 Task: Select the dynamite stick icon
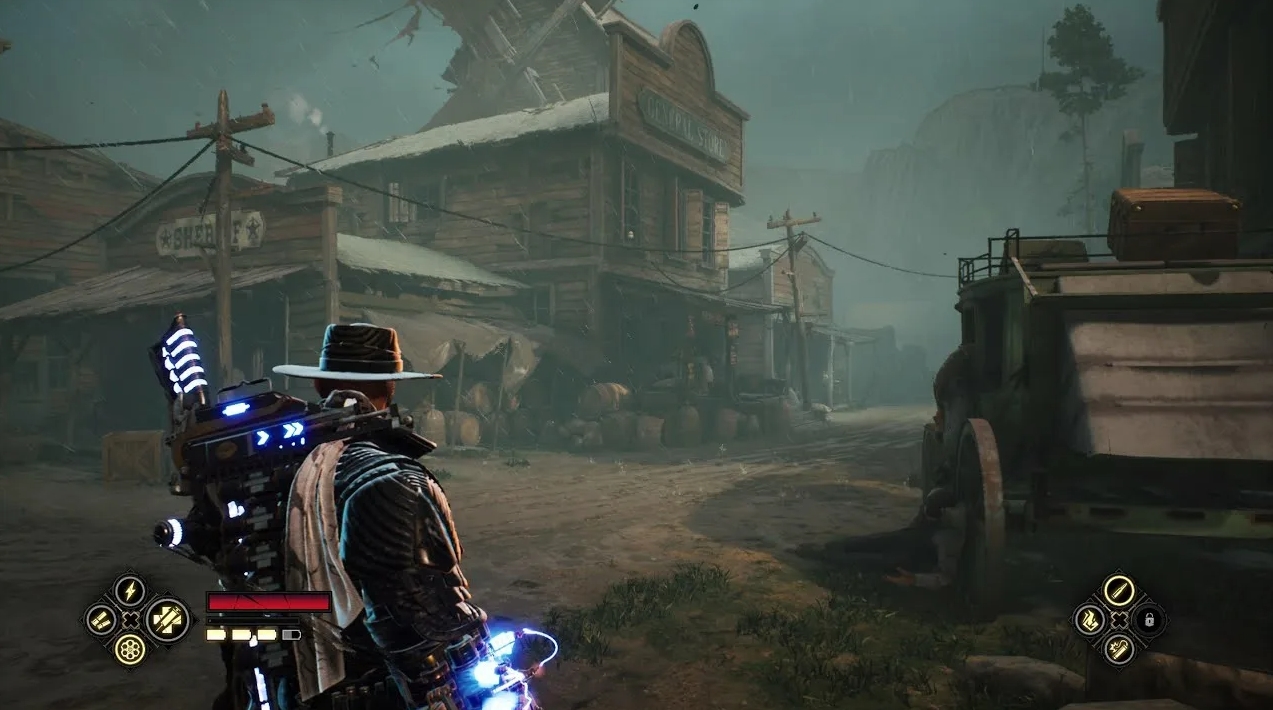tap(1119, 650)
